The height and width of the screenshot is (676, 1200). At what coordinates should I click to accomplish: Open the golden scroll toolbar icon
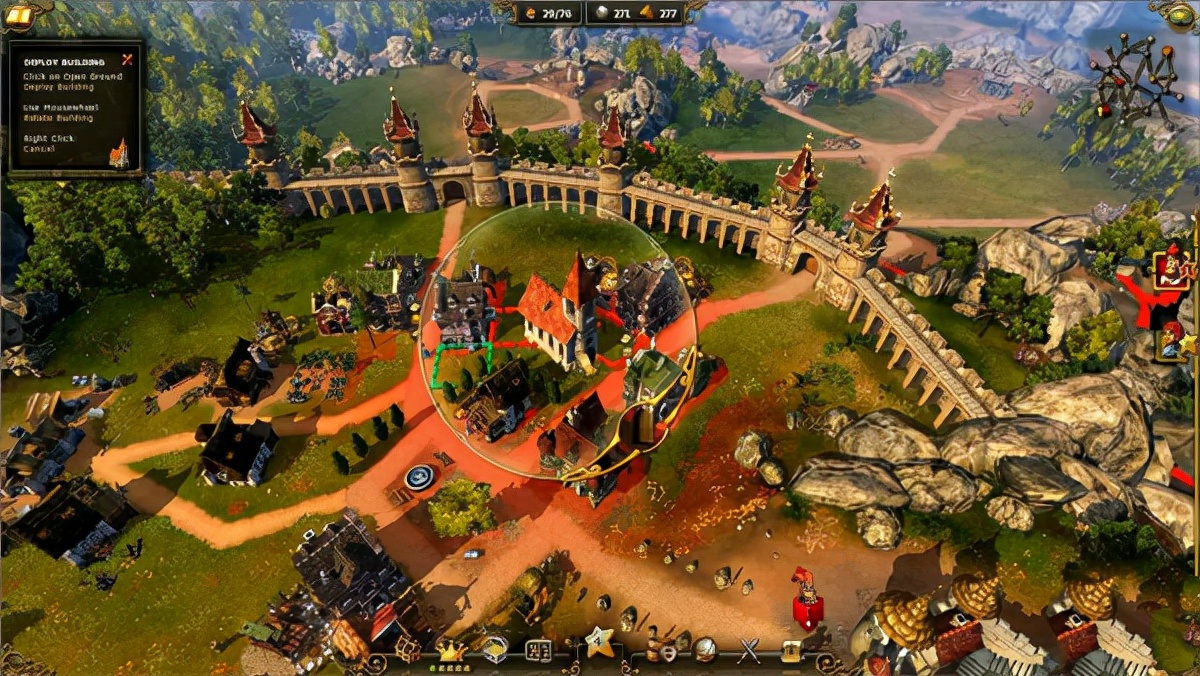(792, 650)
